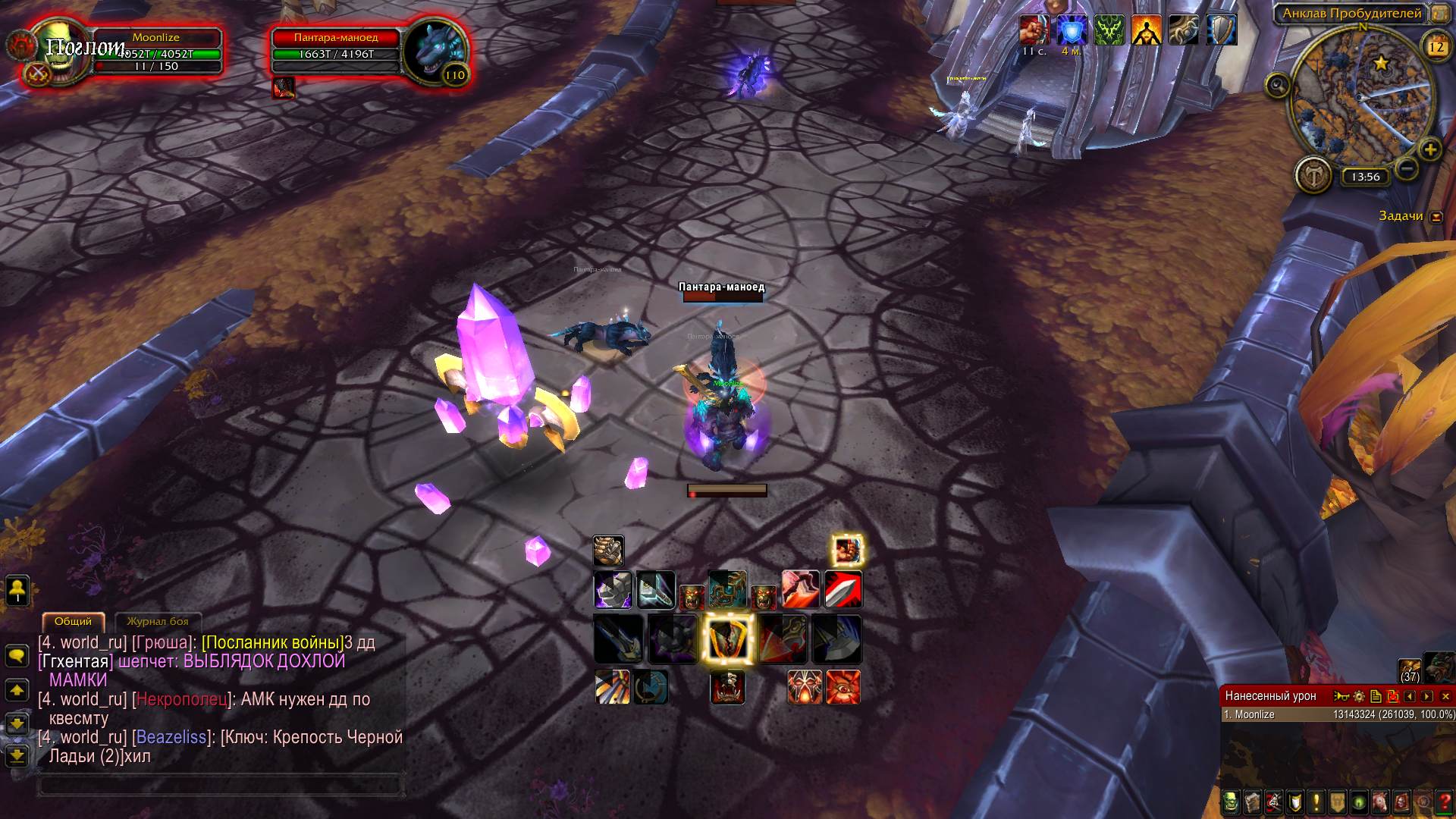Viewport: 1456px width, 819px height.
Task: Open the calendar button showing 12
Action: pyautogui.click(x=1436, y=47)
